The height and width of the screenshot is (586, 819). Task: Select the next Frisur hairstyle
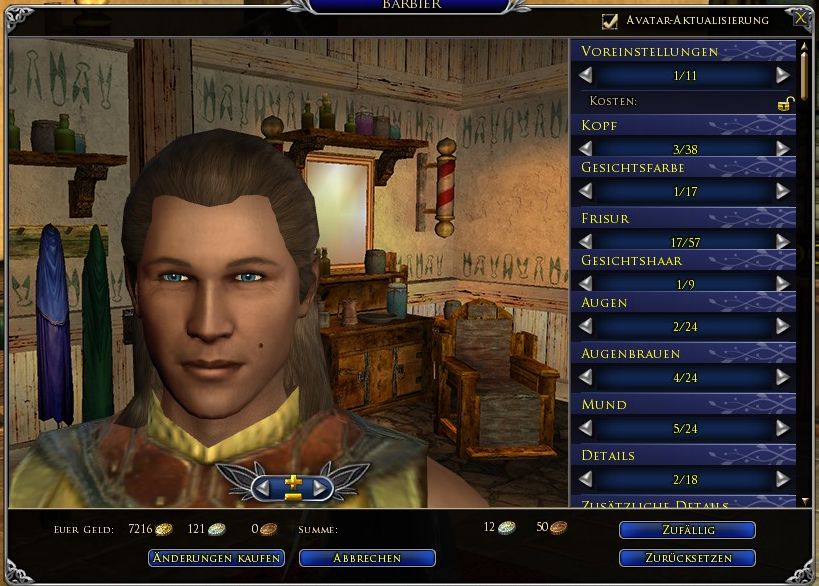tap(782, 241)
